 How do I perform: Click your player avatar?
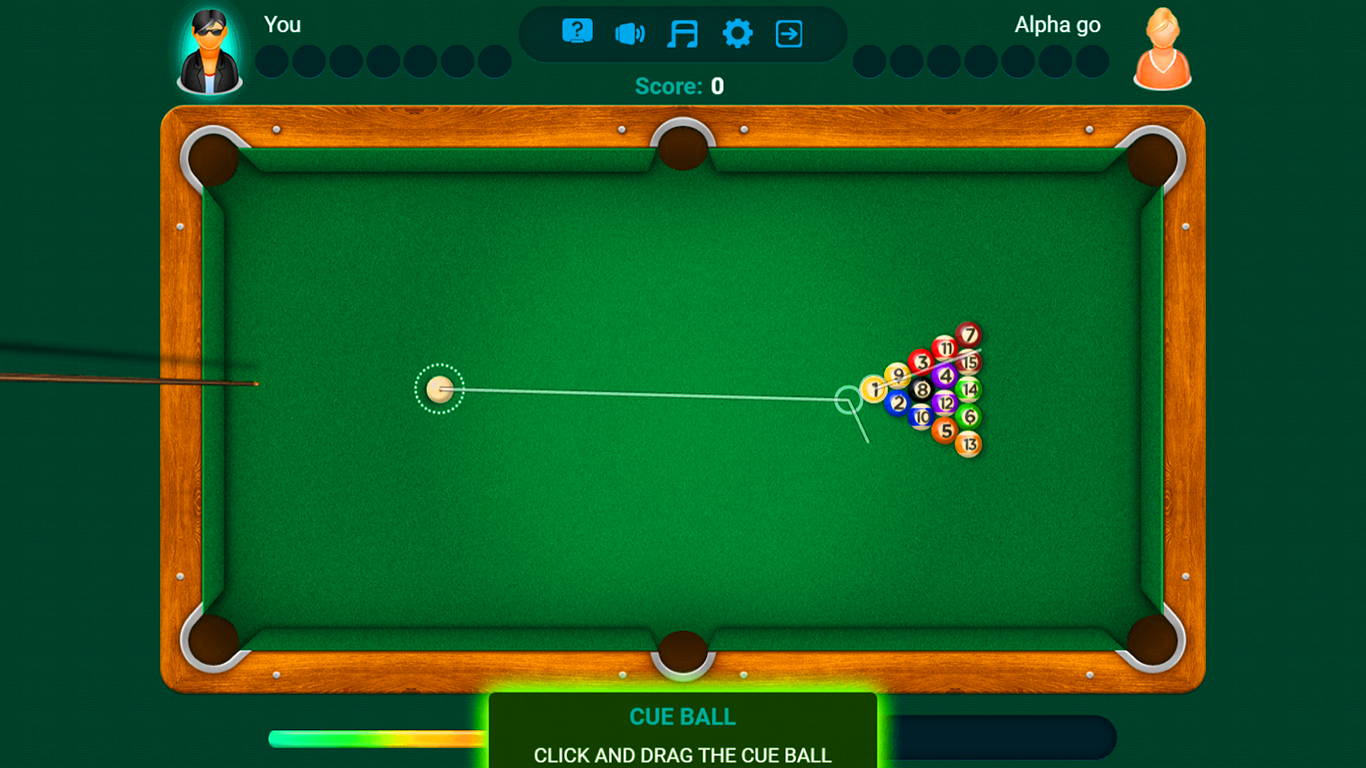pyautogui.click(x=210, y=49)
